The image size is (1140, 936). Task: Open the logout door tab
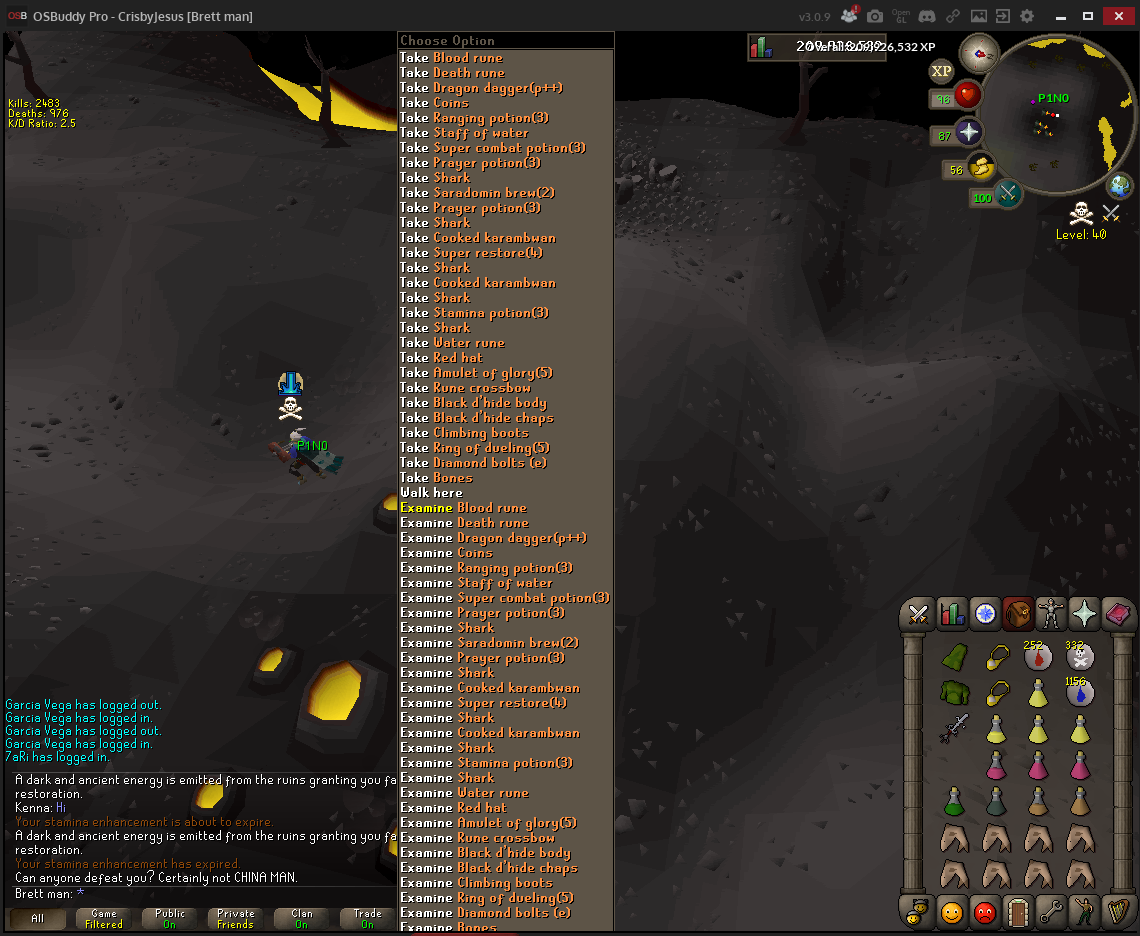point(1018,912)
